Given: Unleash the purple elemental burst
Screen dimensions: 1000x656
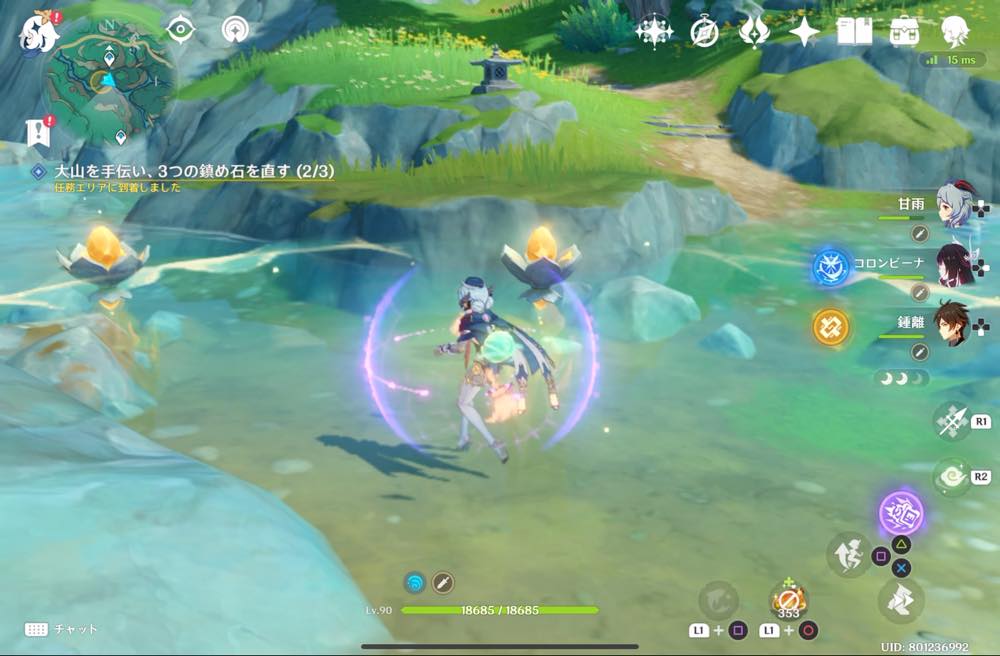Looking at the screenshot, I should point(901,514).
